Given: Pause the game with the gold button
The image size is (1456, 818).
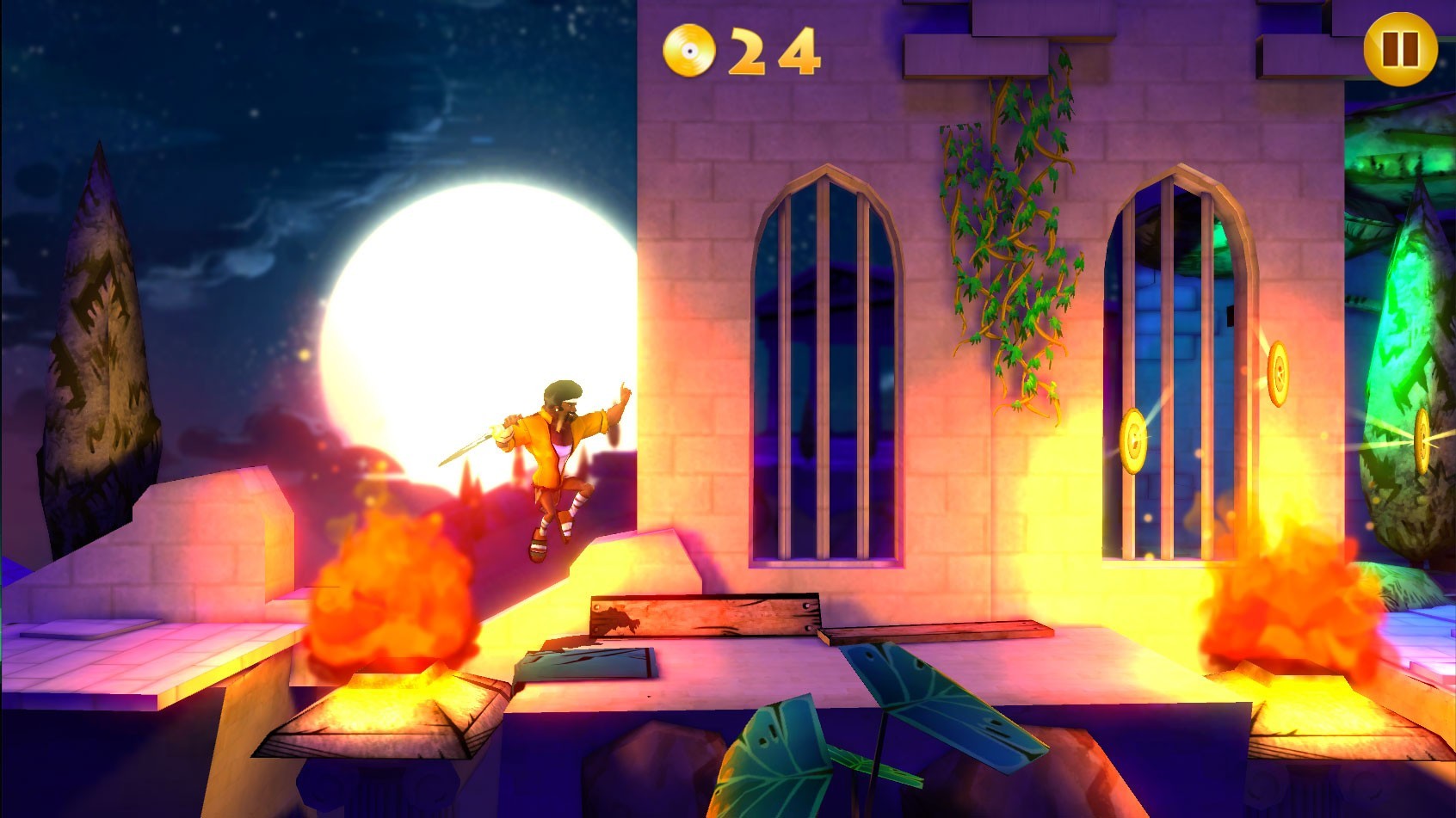Looking at the screenshot, I should tap(1400, 49).
